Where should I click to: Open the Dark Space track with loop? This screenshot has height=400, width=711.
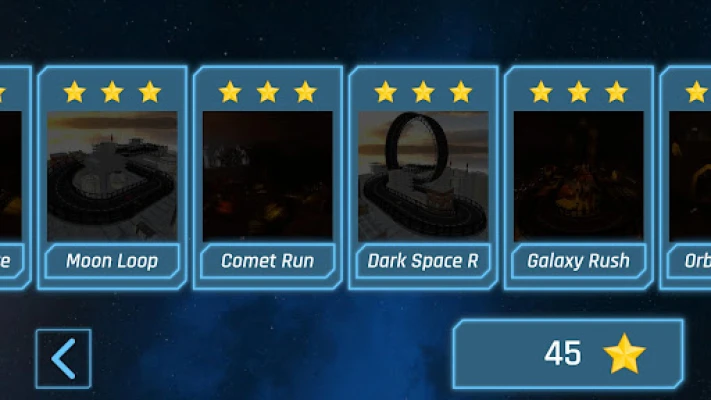(x=423, y=177)
